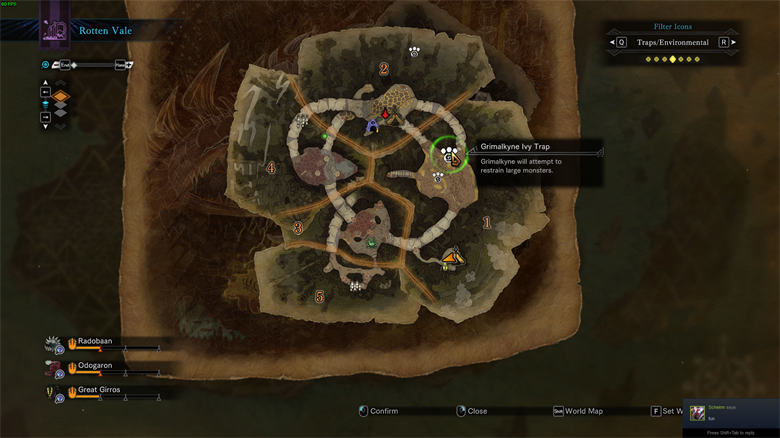780x438 pixels.
Task: Click the blue recenter target icon
Action: (45, 65)
